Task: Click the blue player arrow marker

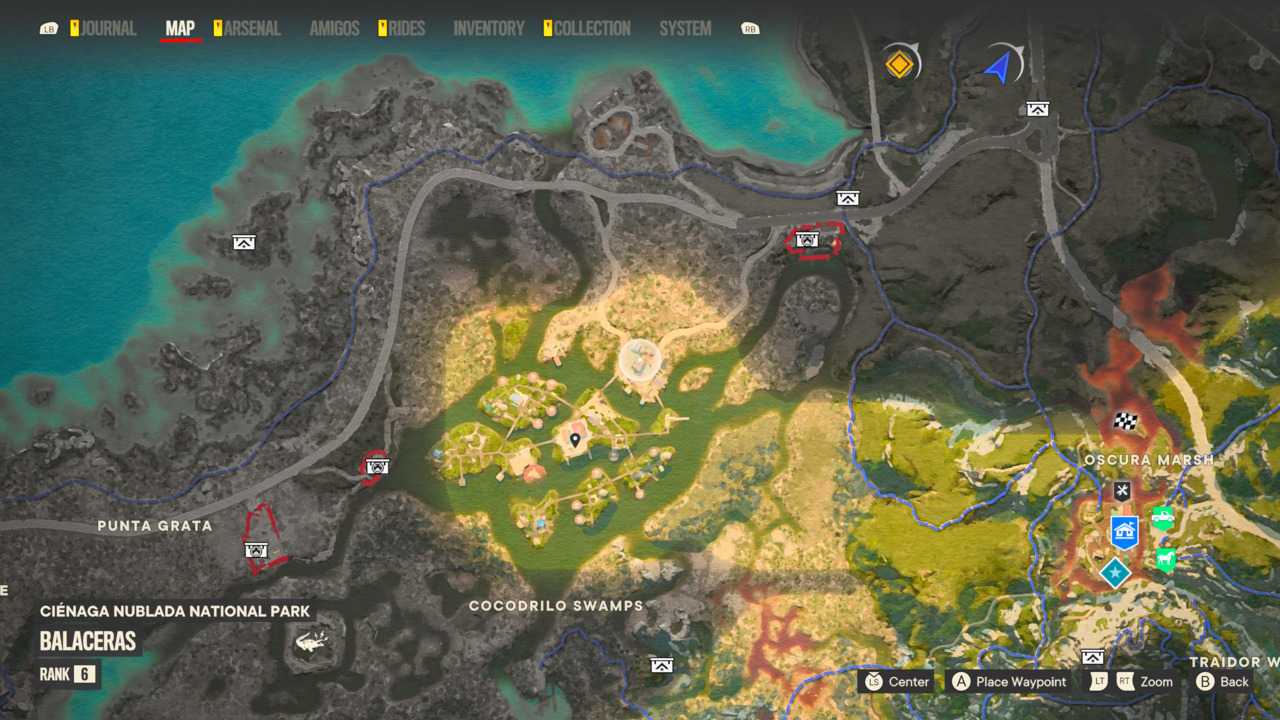Action: (998, 67)
